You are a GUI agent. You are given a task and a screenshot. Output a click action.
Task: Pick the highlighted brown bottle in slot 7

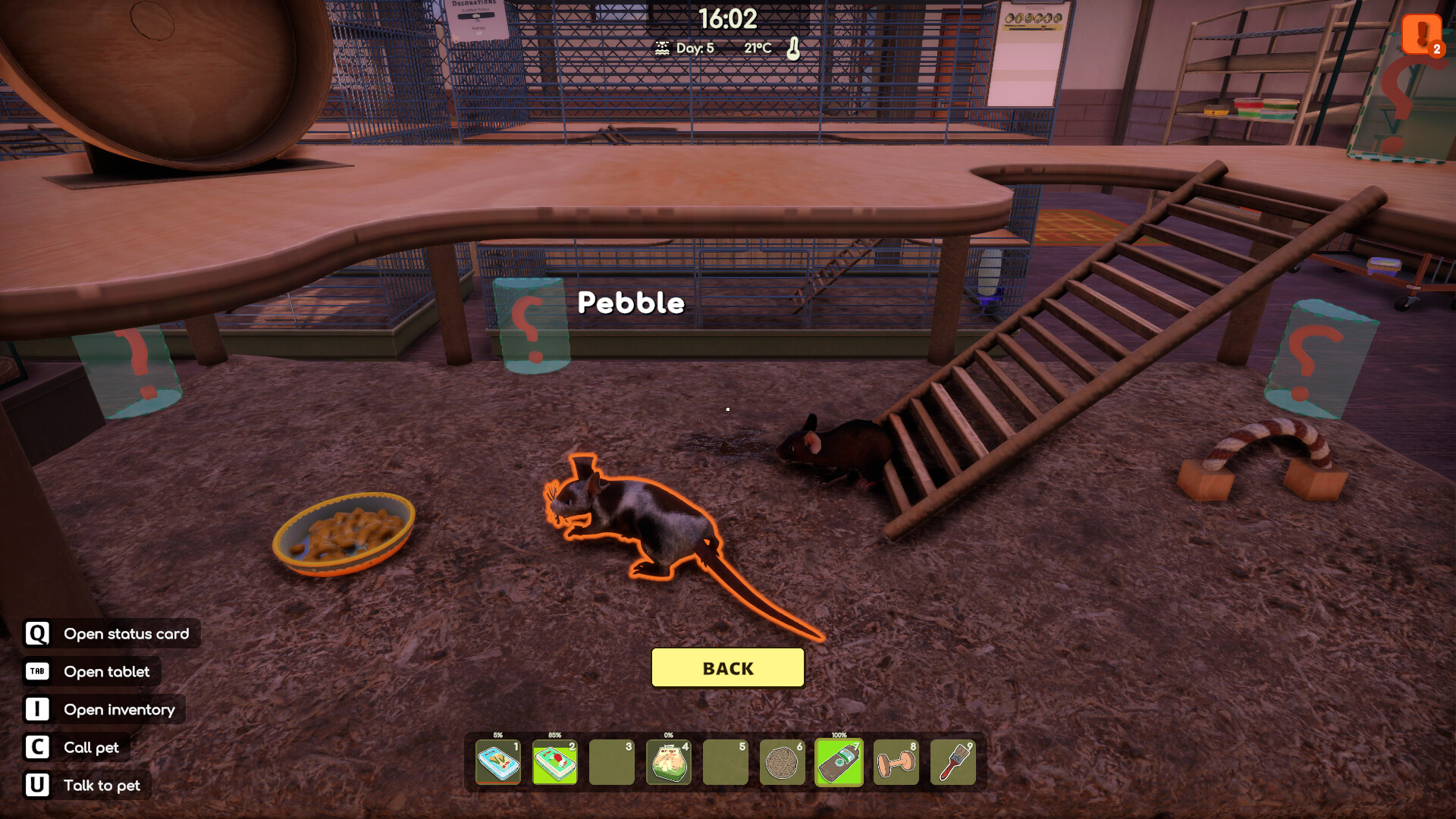tap(839, 762)
